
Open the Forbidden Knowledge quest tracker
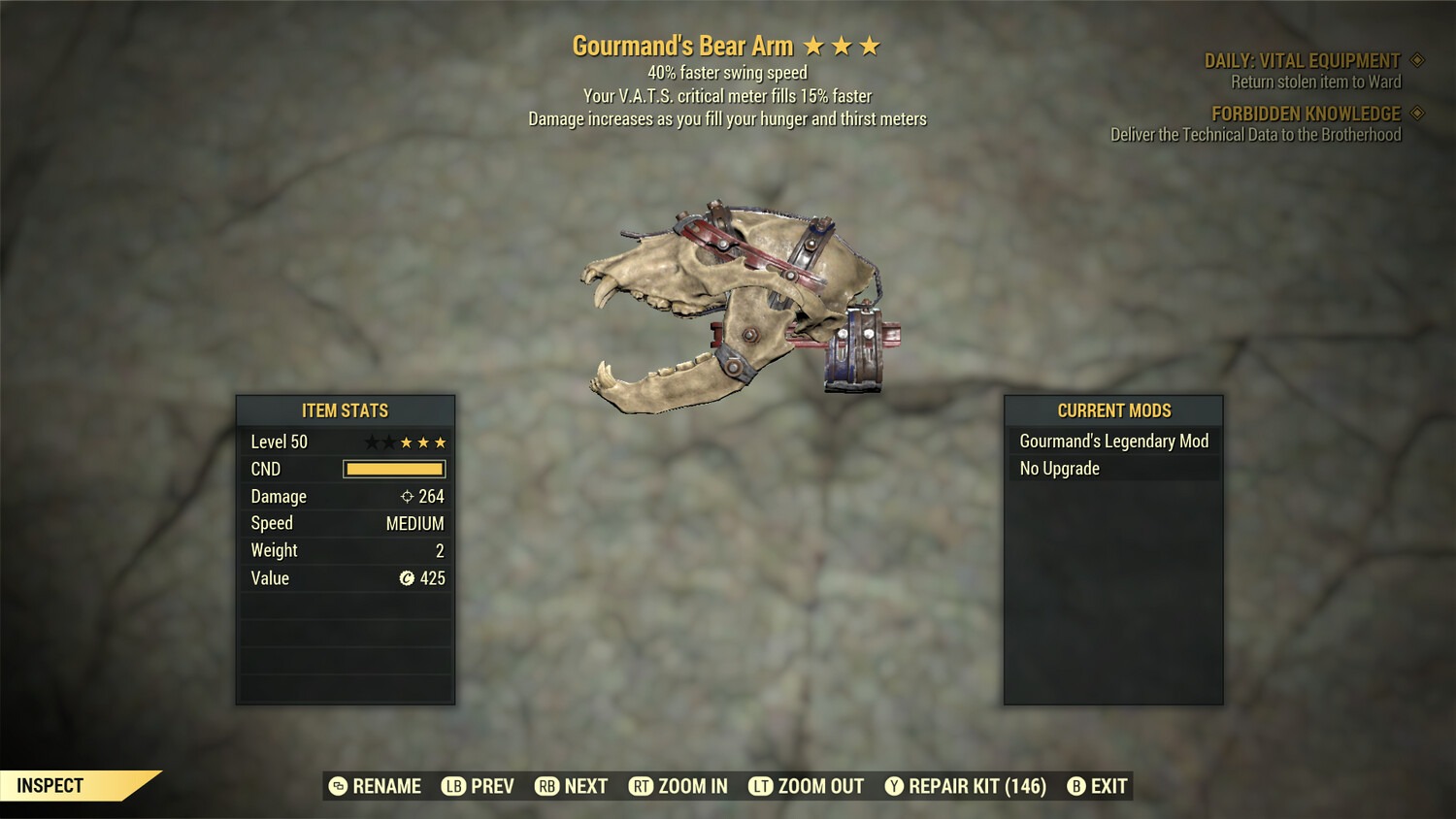click(x=1306, y=115)
